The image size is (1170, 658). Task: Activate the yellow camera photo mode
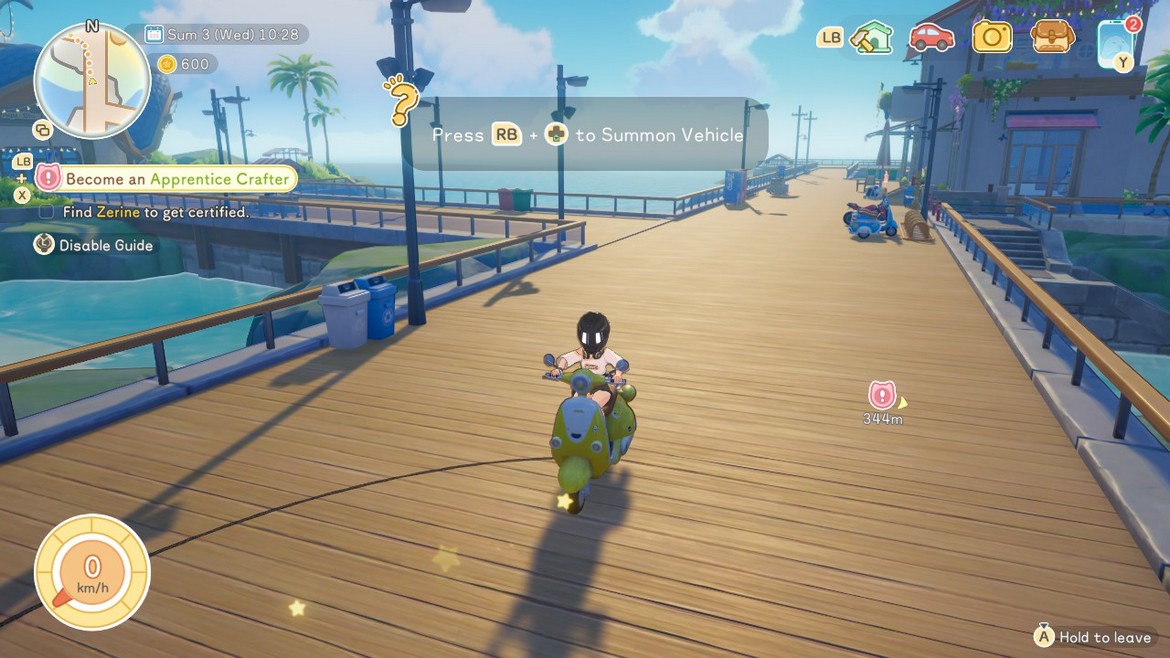(992, 37)
